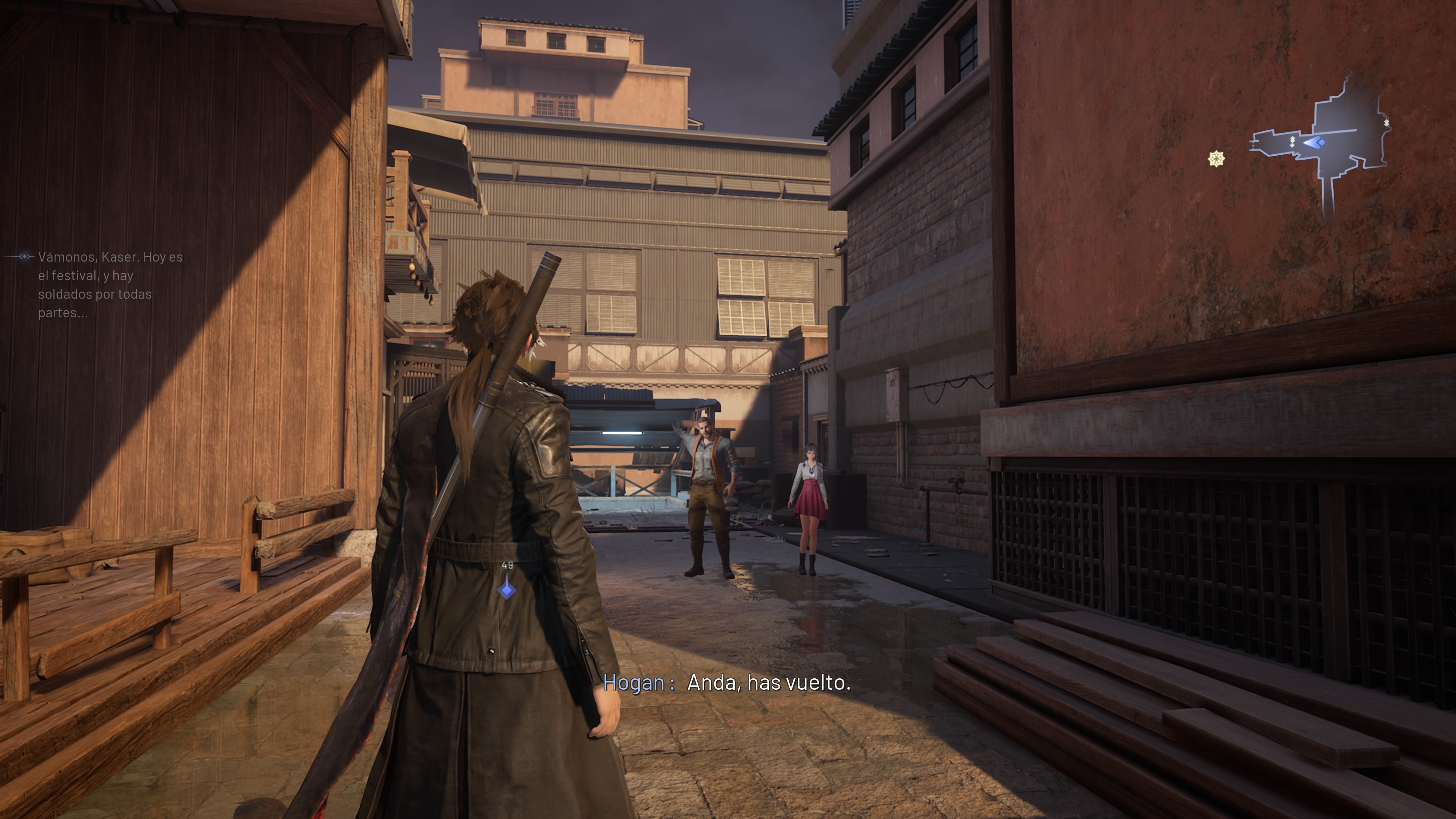Click the blue diamond waypoint marker

coord(507,590)
